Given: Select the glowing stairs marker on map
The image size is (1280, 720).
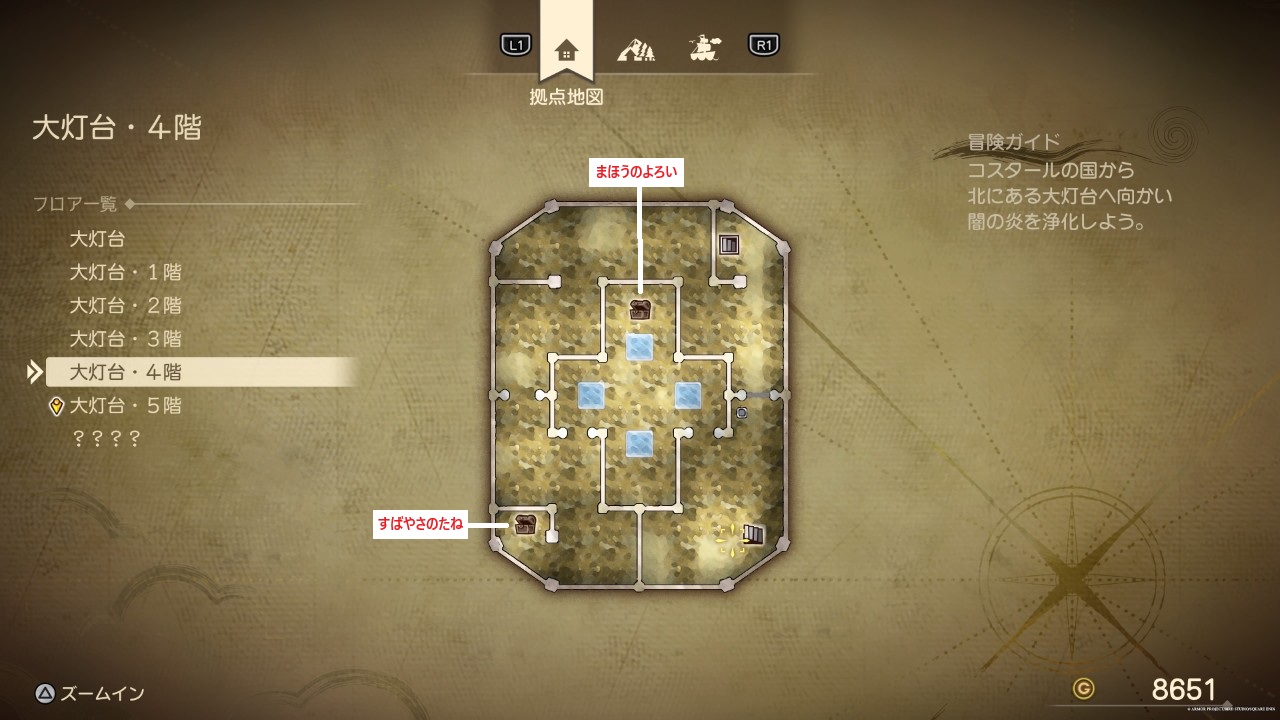Looking at the screenshot, I should click(x=751, y=534).
